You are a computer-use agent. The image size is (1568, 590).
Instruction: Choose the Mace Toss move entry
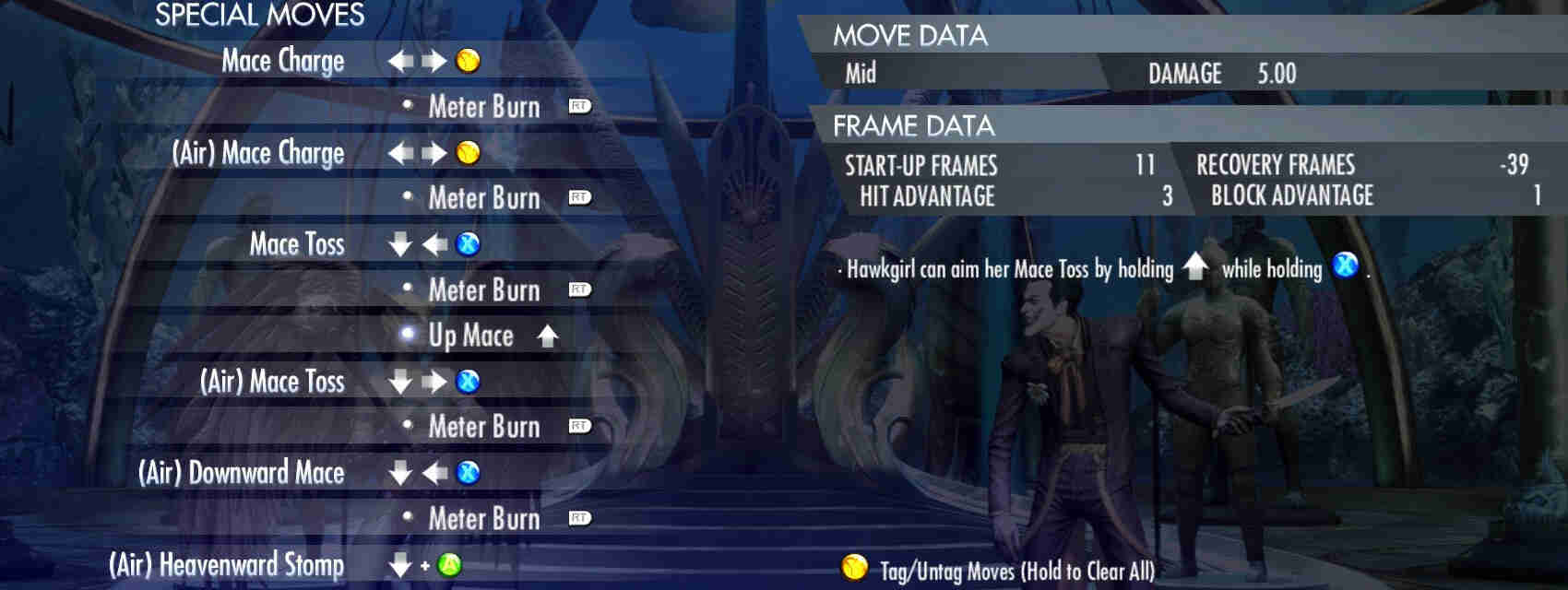click(297, 244)
